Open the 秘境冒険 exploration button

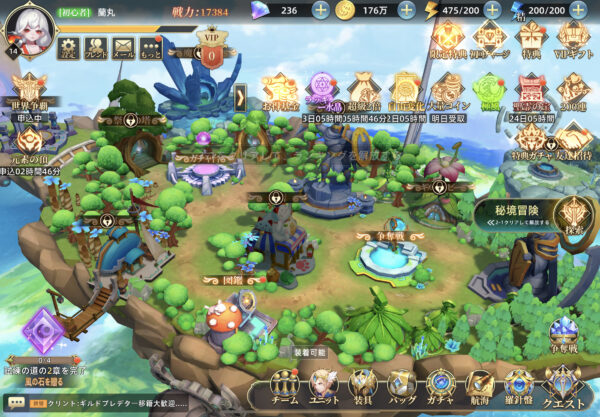(570, 215)
